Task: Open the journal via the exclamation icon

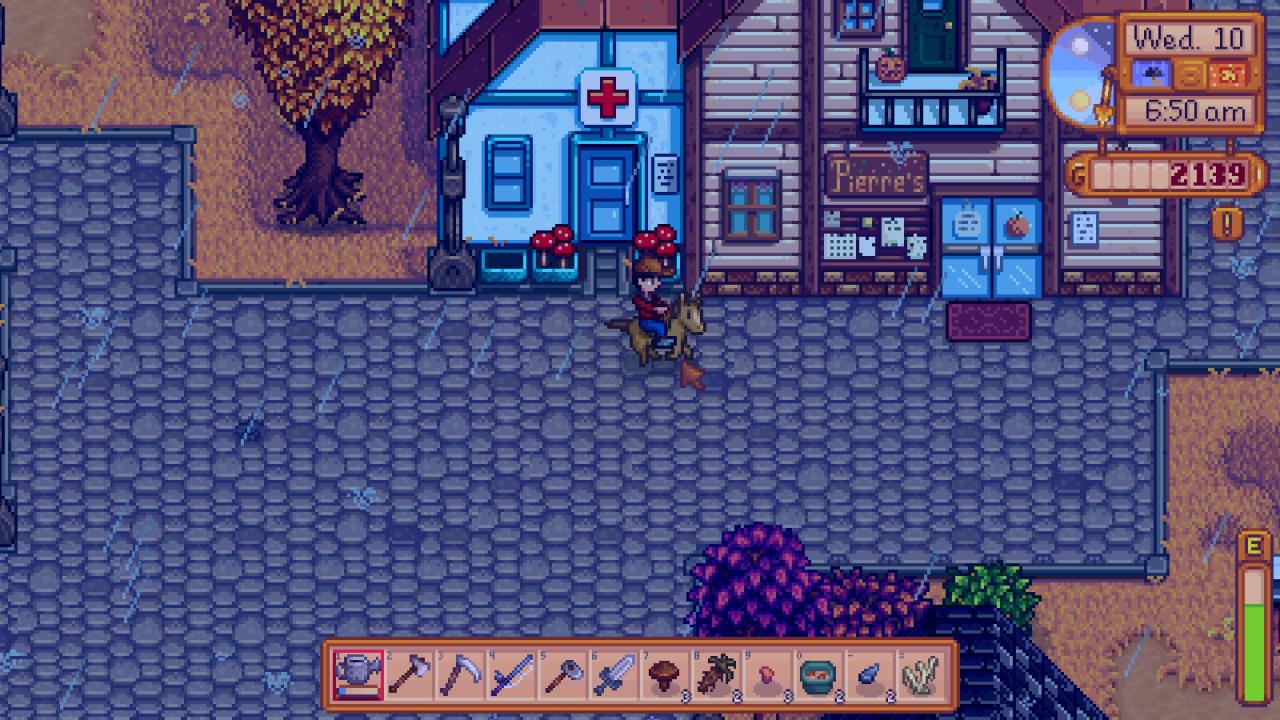Action: pos(1227,222)
